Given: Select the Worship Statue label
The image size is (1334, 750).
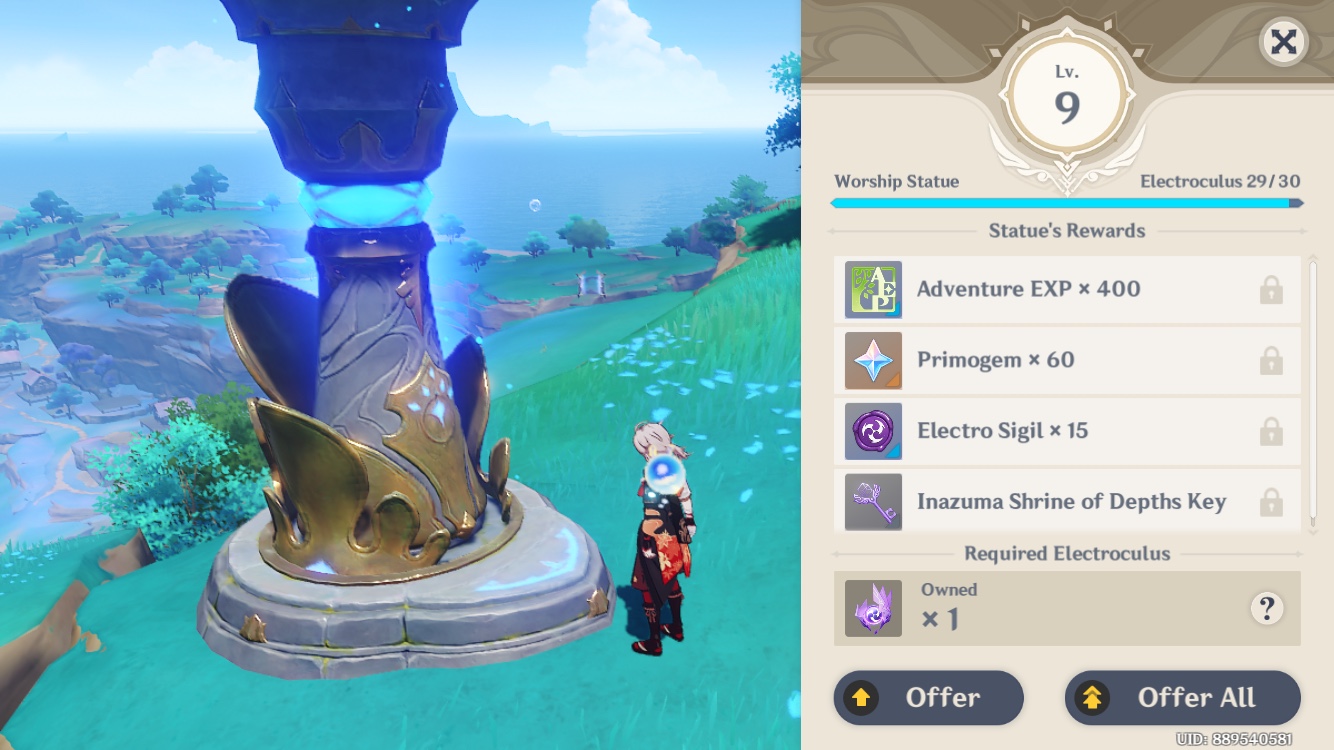Looking at the screenshot, I should point(897,181).
